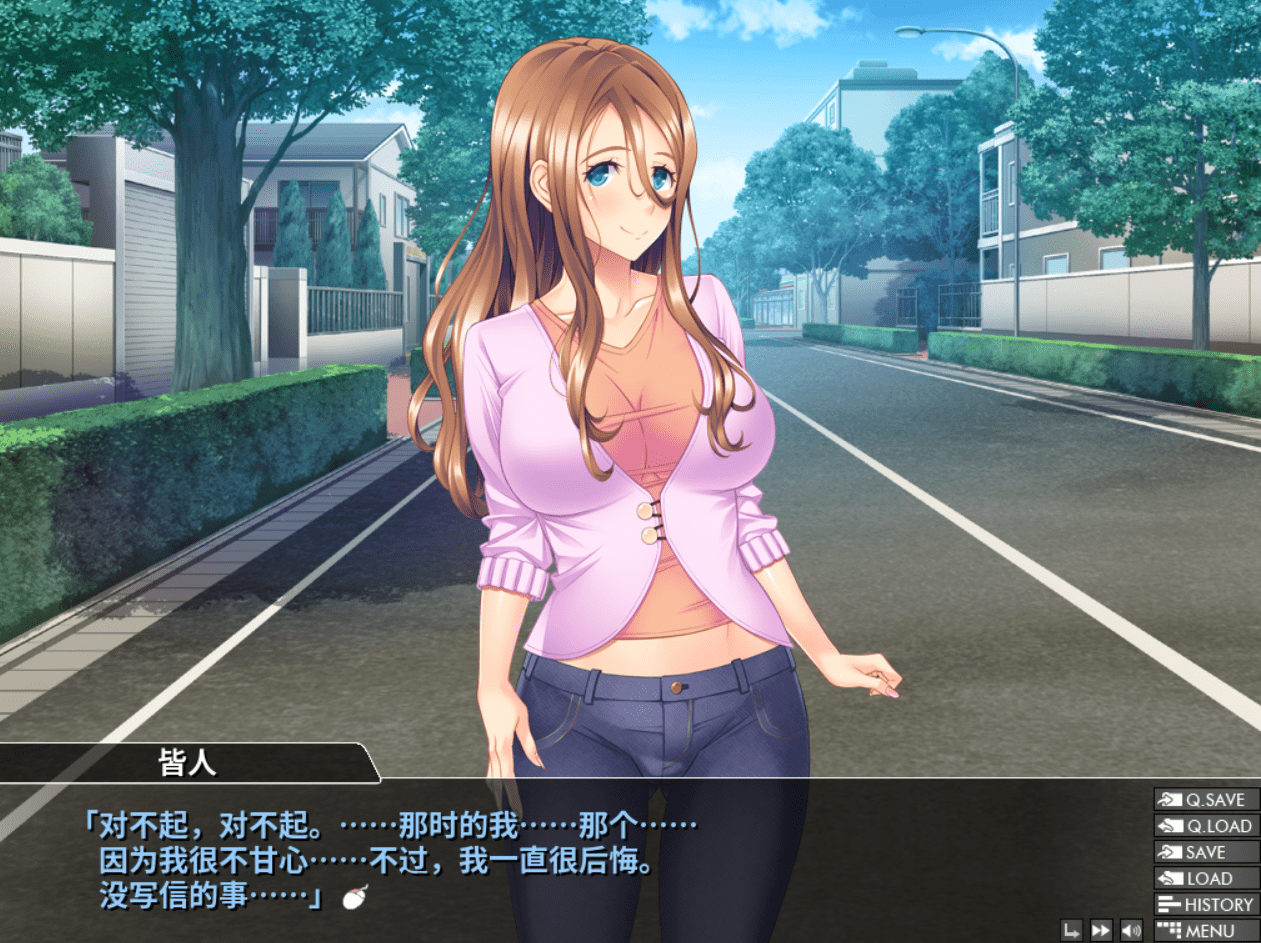Quick save with the Q.SAVE button
Image resolution: width=1261 pixels, height=943 pixels.
(1206, 800)
